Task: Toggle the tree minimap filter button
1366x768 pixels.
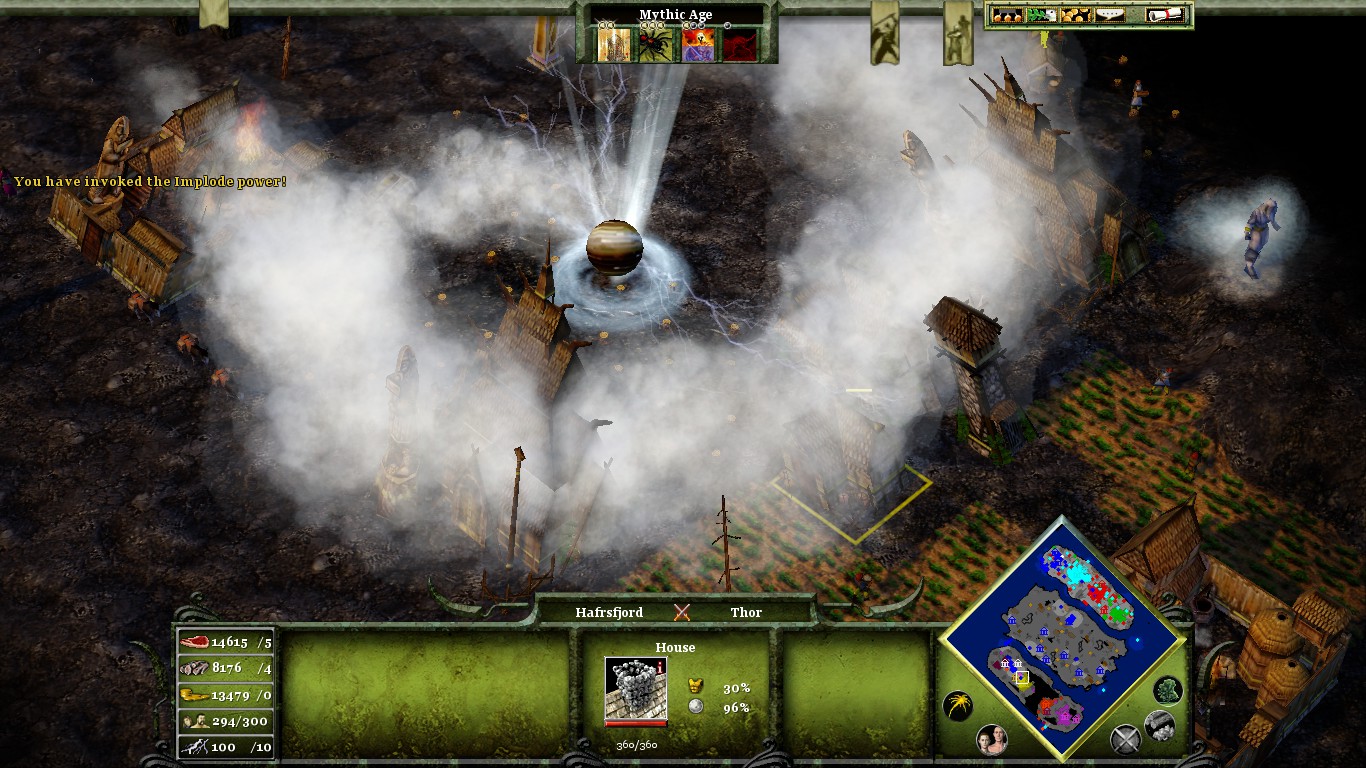Action: point(1167,690)
